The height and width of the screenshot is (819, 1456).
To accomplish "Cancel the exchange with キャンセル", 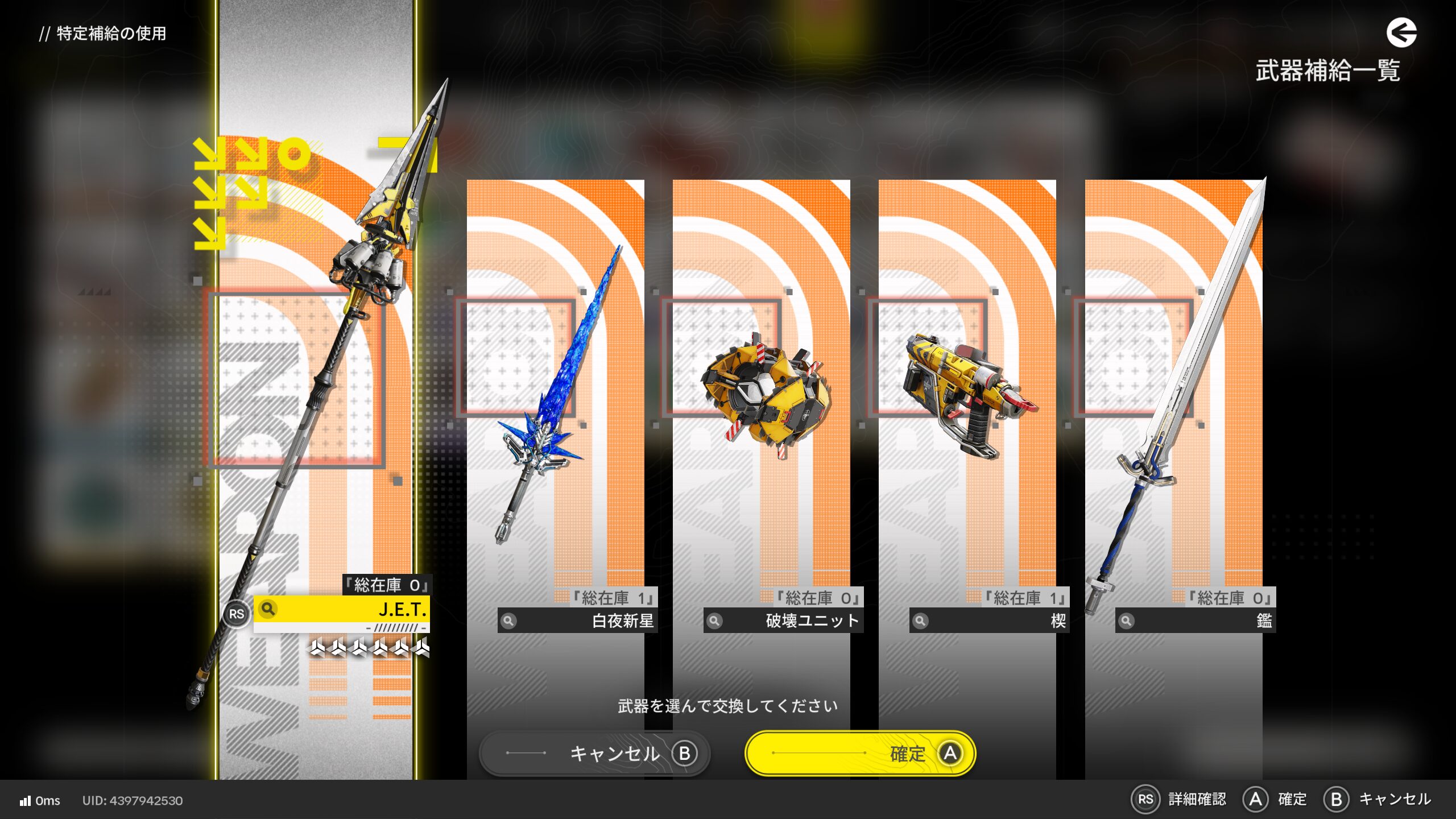I will click(x=595, y=753).
